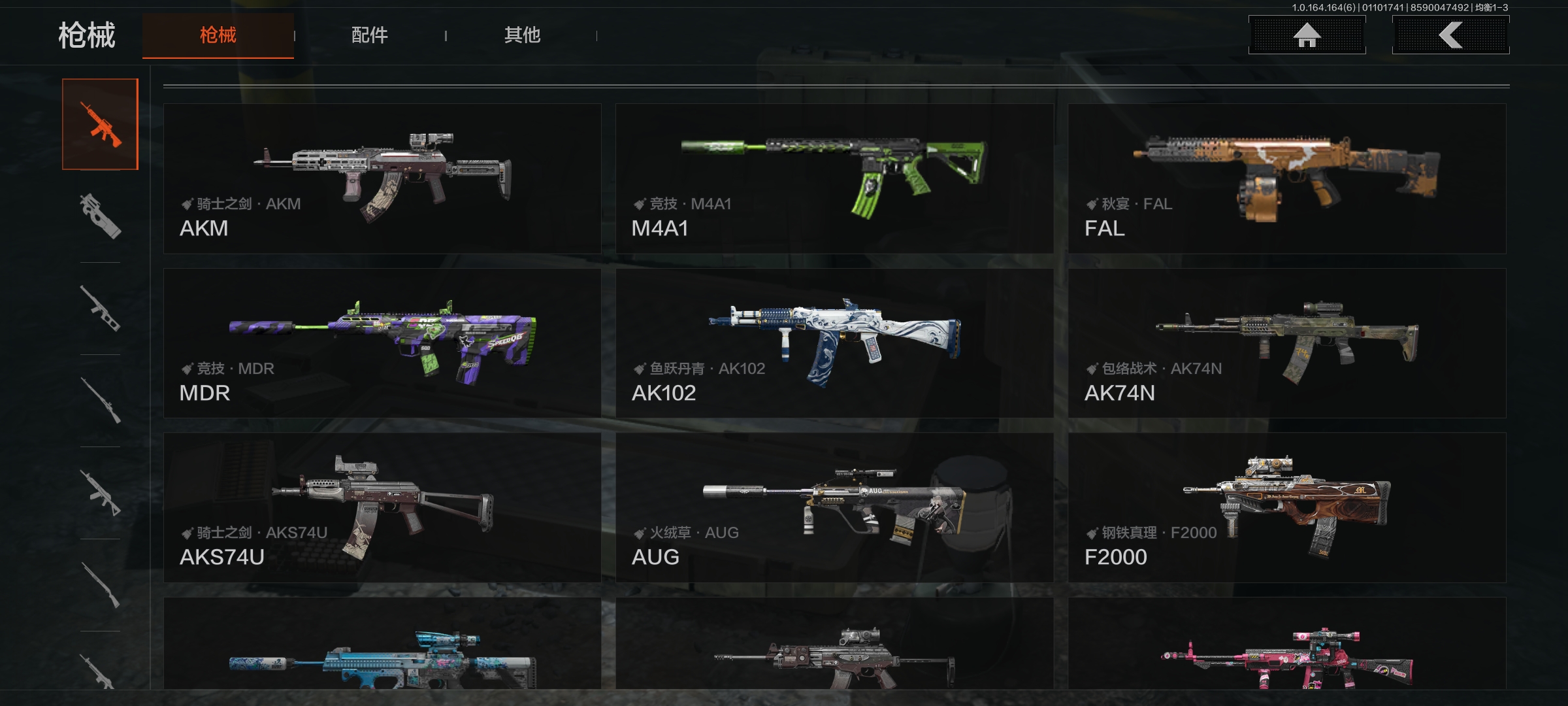Screen dimensions: 1568x706
Task: Switch to the 枪械 tab
Action: tap(218, 35)
